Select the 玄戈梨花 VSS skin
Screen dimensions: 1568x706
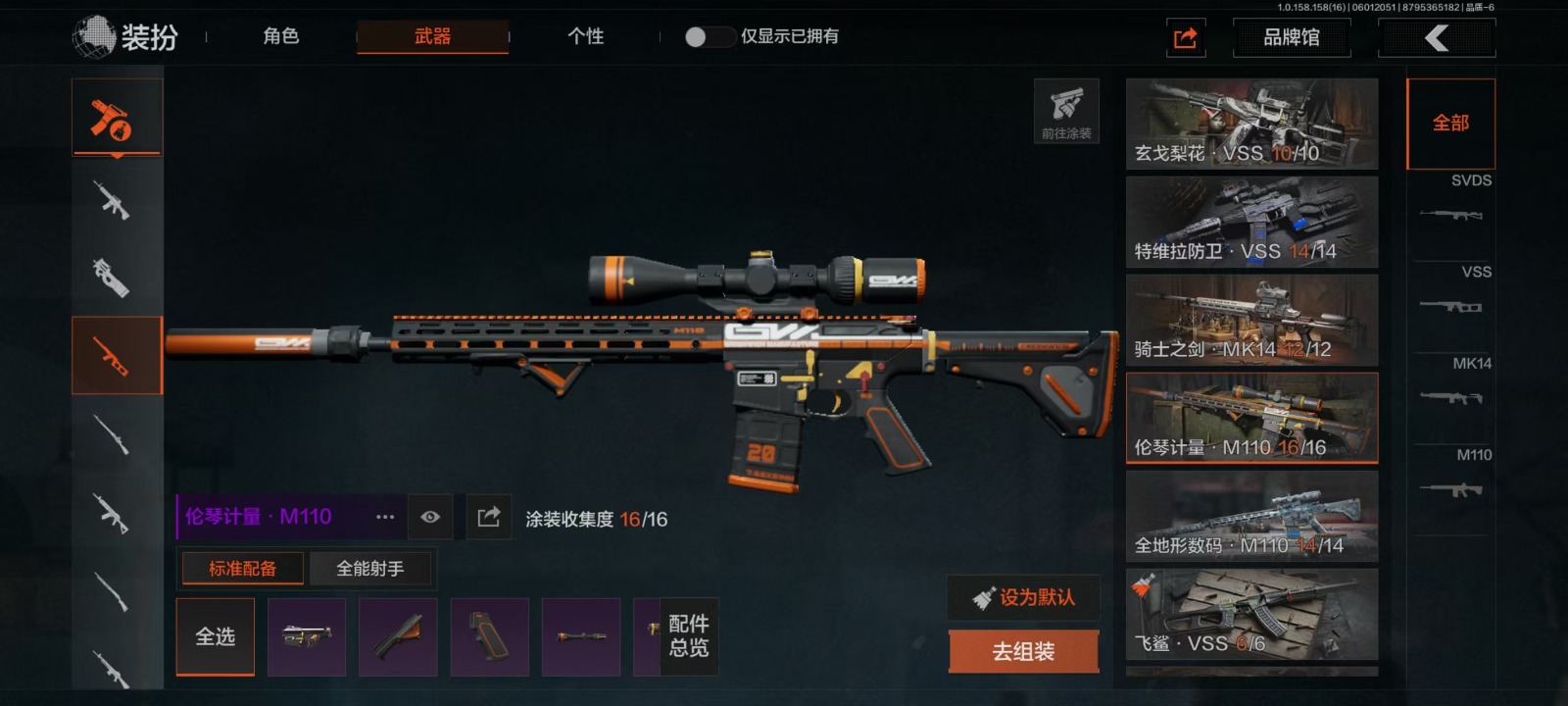[x=1251, y=124]
